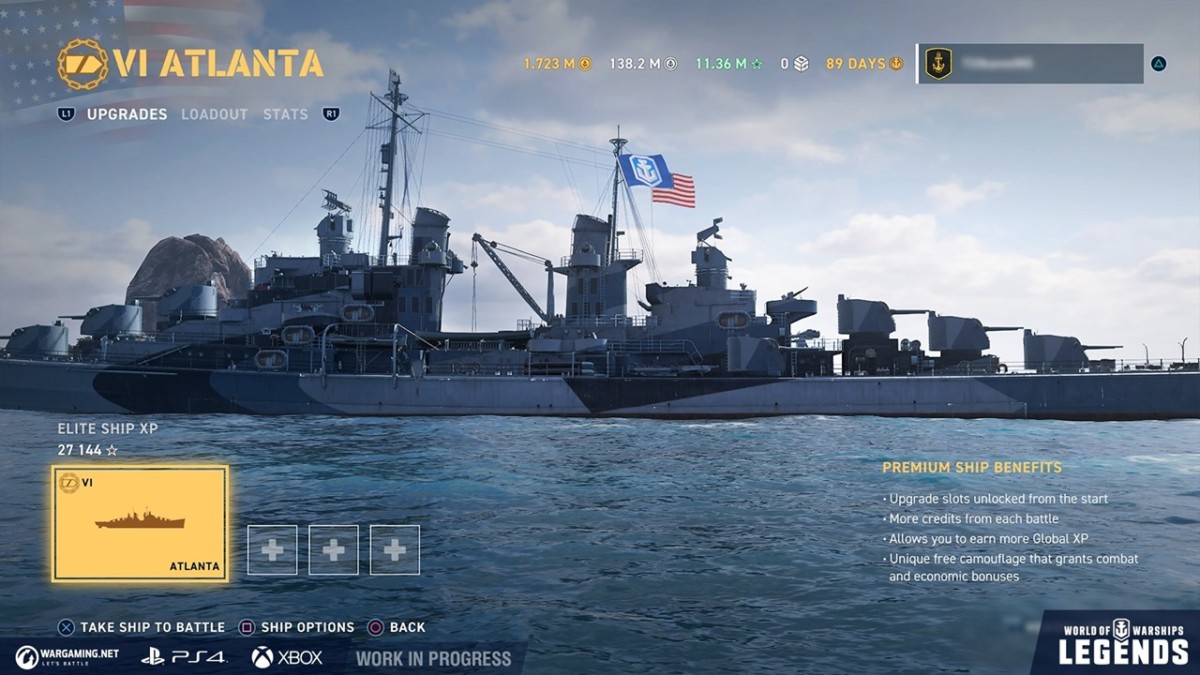Switch to the Upgrades tab

click(x=127, y=114)
